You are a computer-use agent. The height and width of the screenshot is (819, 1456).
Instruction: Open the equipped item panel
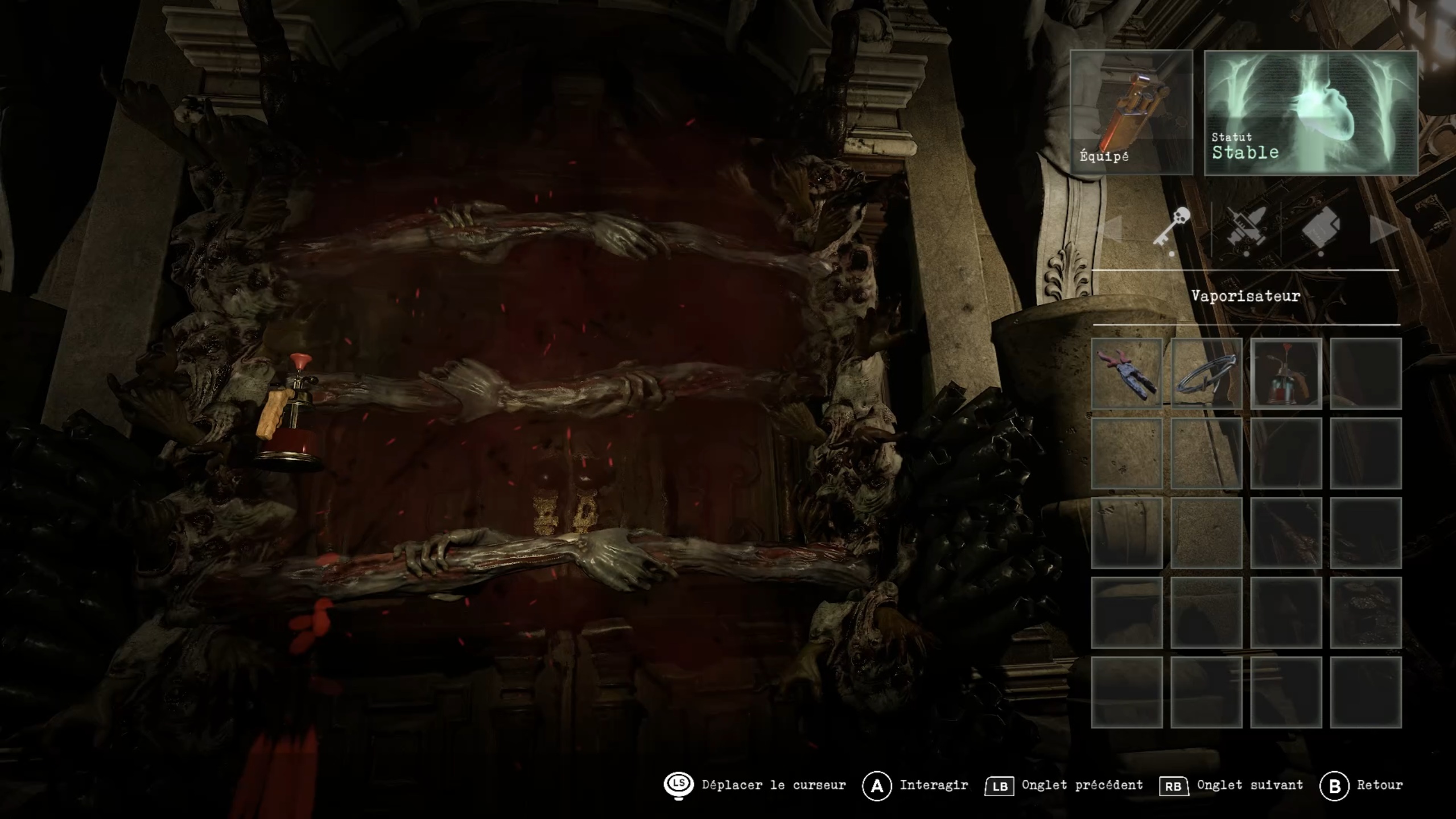[1131, 112]
